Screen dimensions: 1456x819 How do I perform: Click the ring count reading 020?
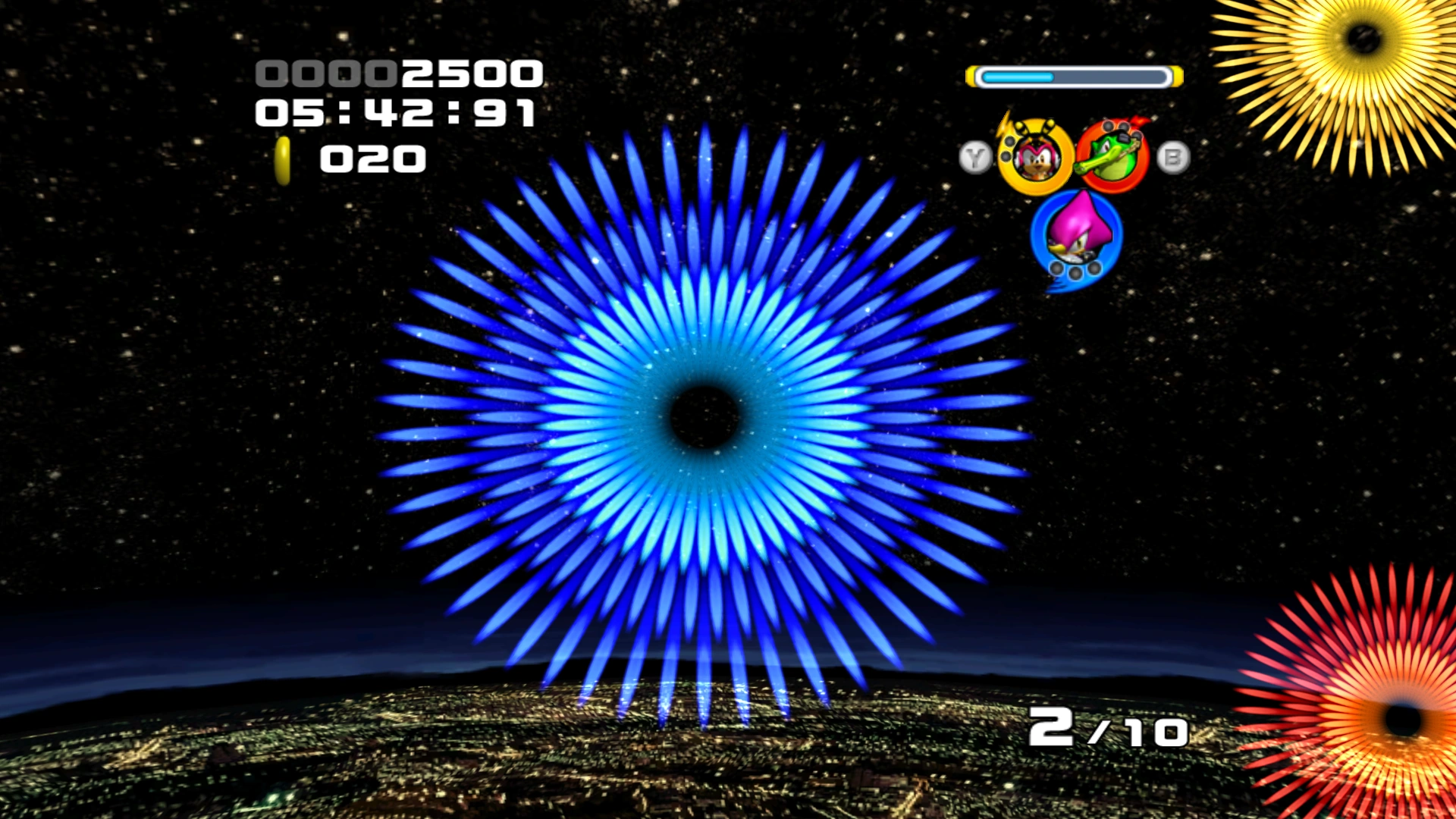point(372,159)
